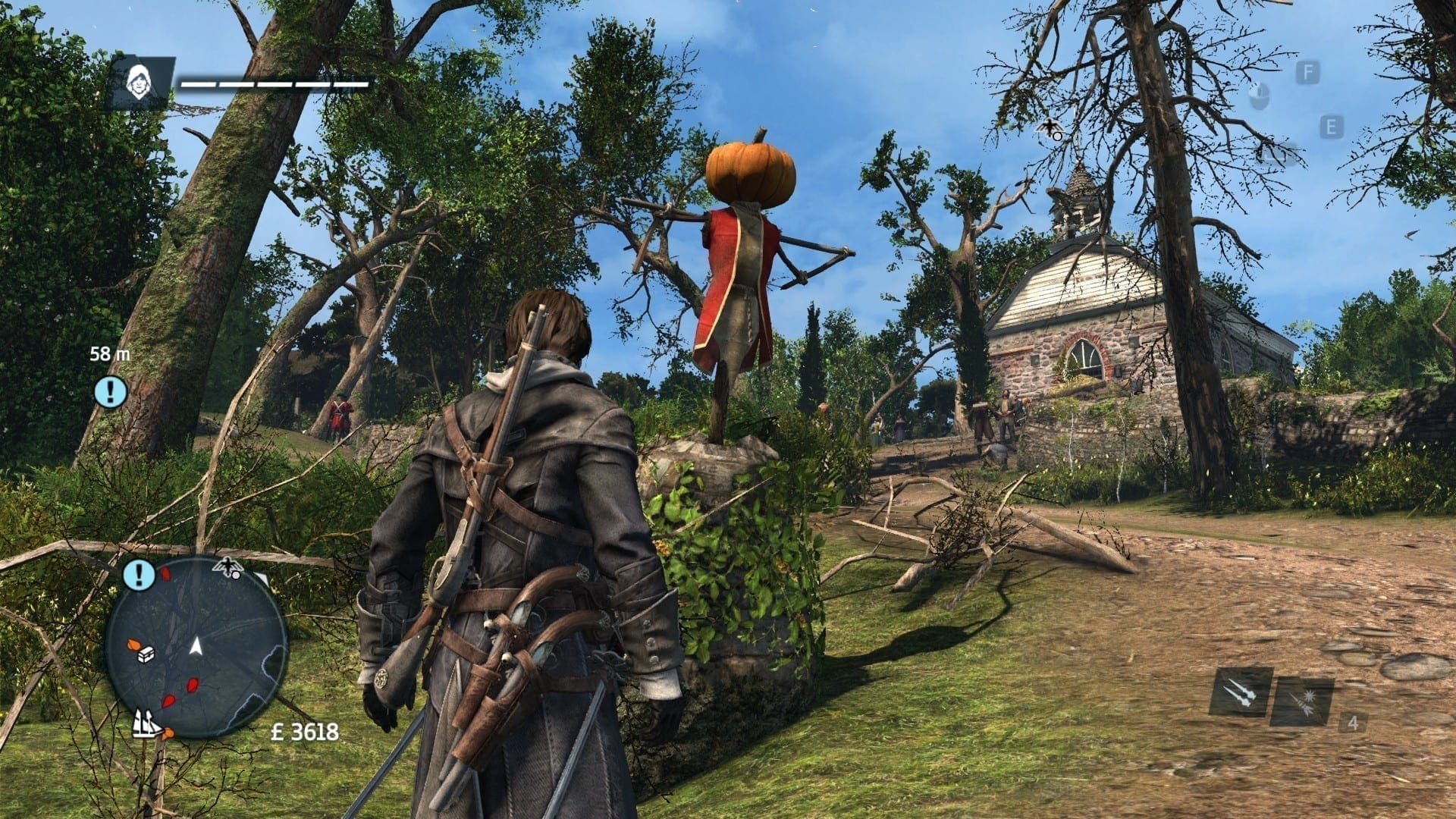Click the treasure chest marker on the minimap

pos(146,654)
